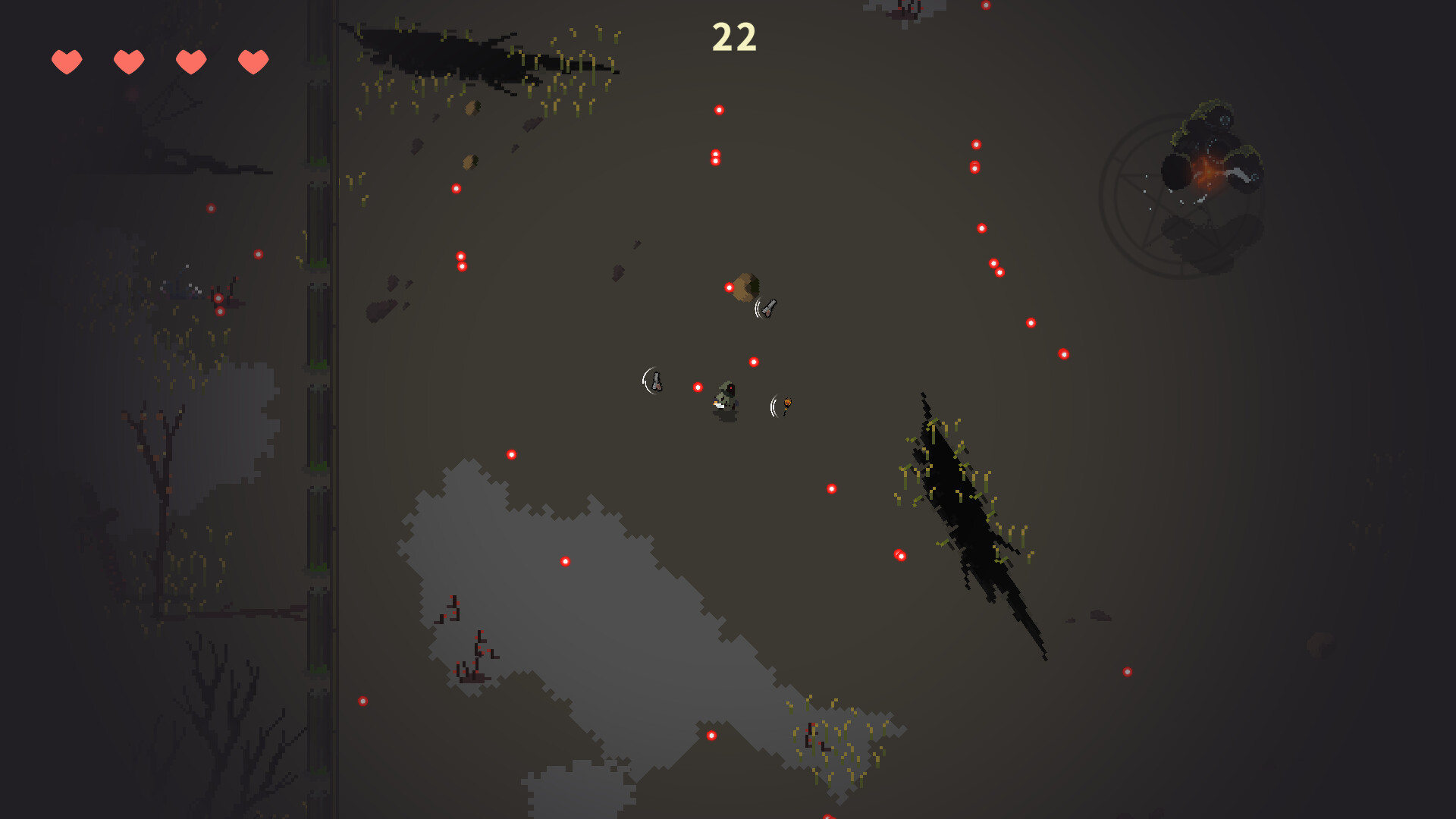Click the orbiting revolver weapon icon
The width and height of the screenshot is (1456, 819).
coord(769,308)
